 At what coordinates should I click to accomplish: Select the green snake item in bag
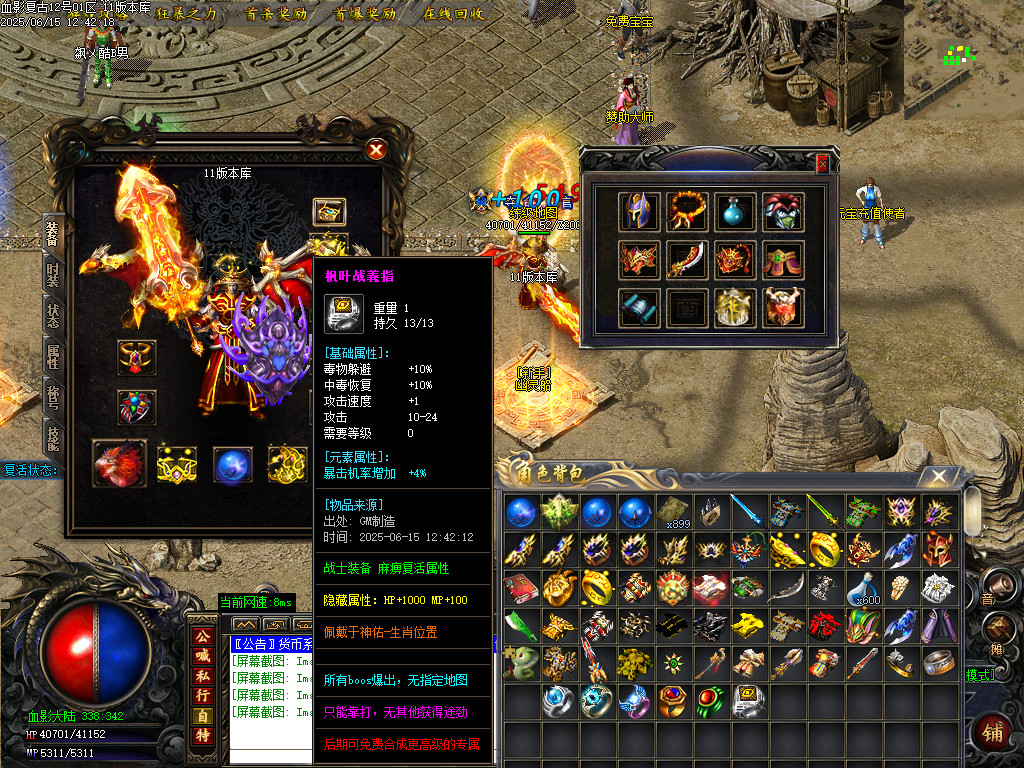520,663
